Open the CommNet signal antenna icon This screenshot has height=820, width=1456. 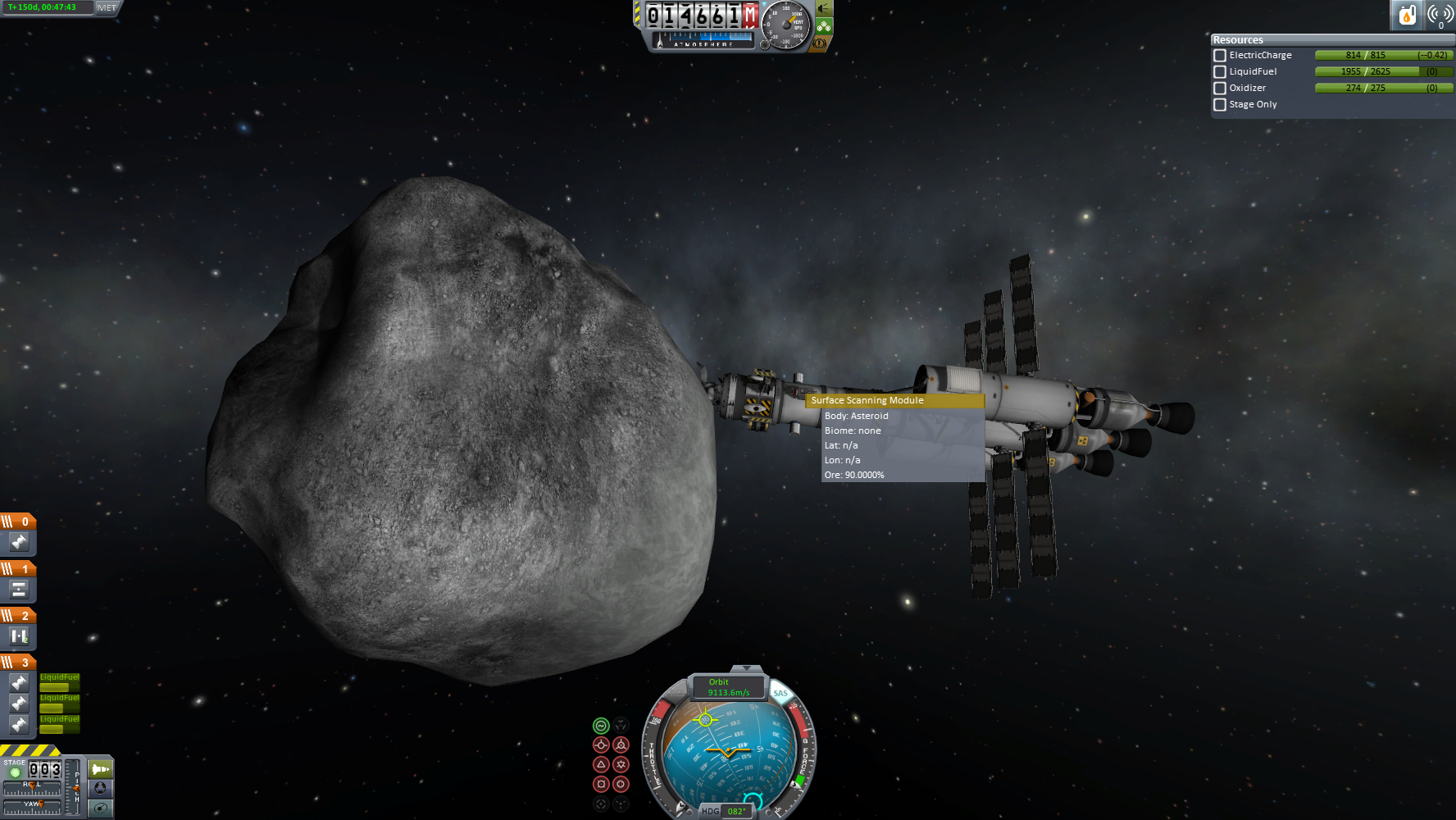[x=1440, y=15]
